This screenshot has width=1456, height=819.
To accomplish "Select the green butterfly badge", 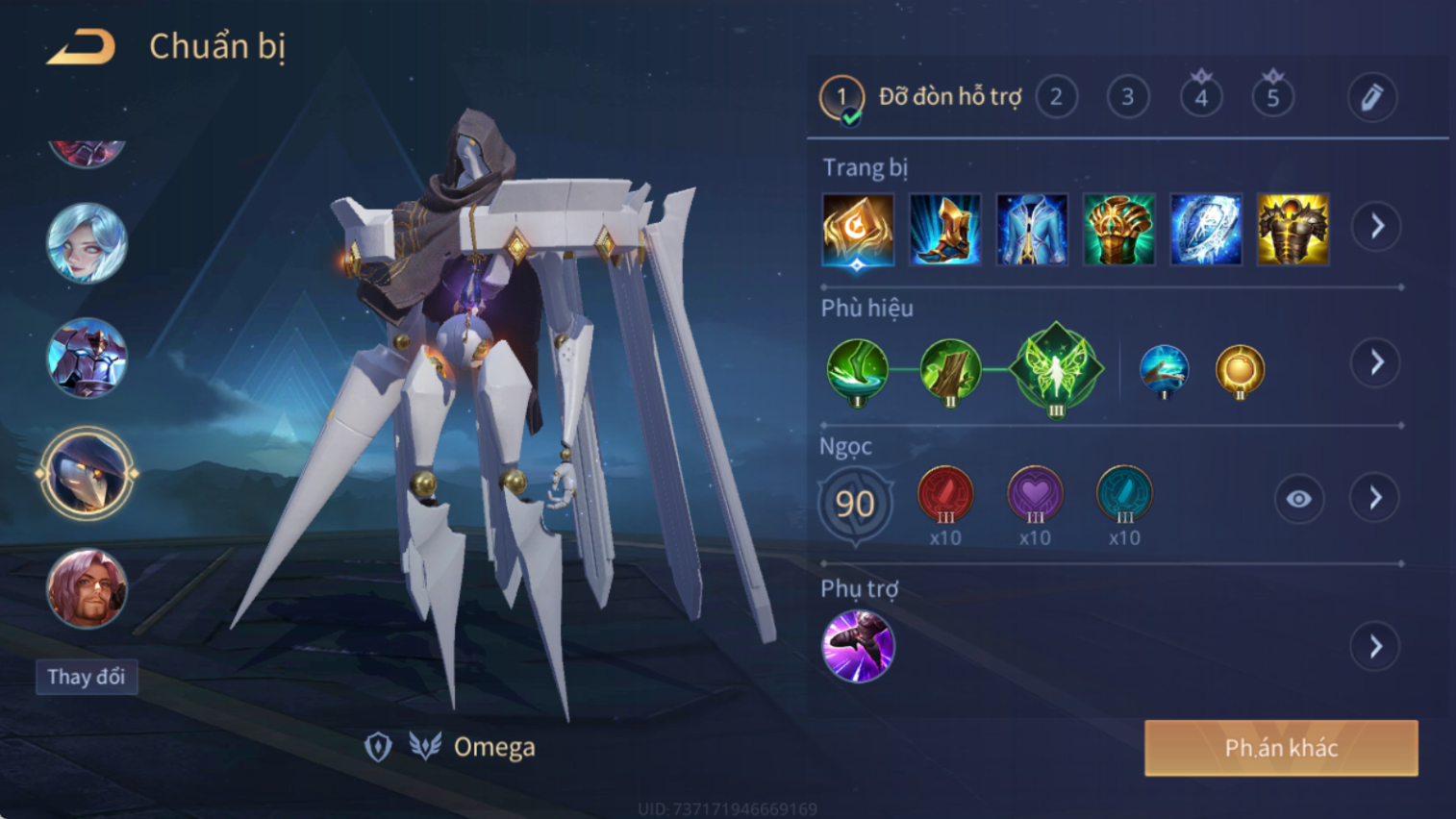I will 1056,369.
